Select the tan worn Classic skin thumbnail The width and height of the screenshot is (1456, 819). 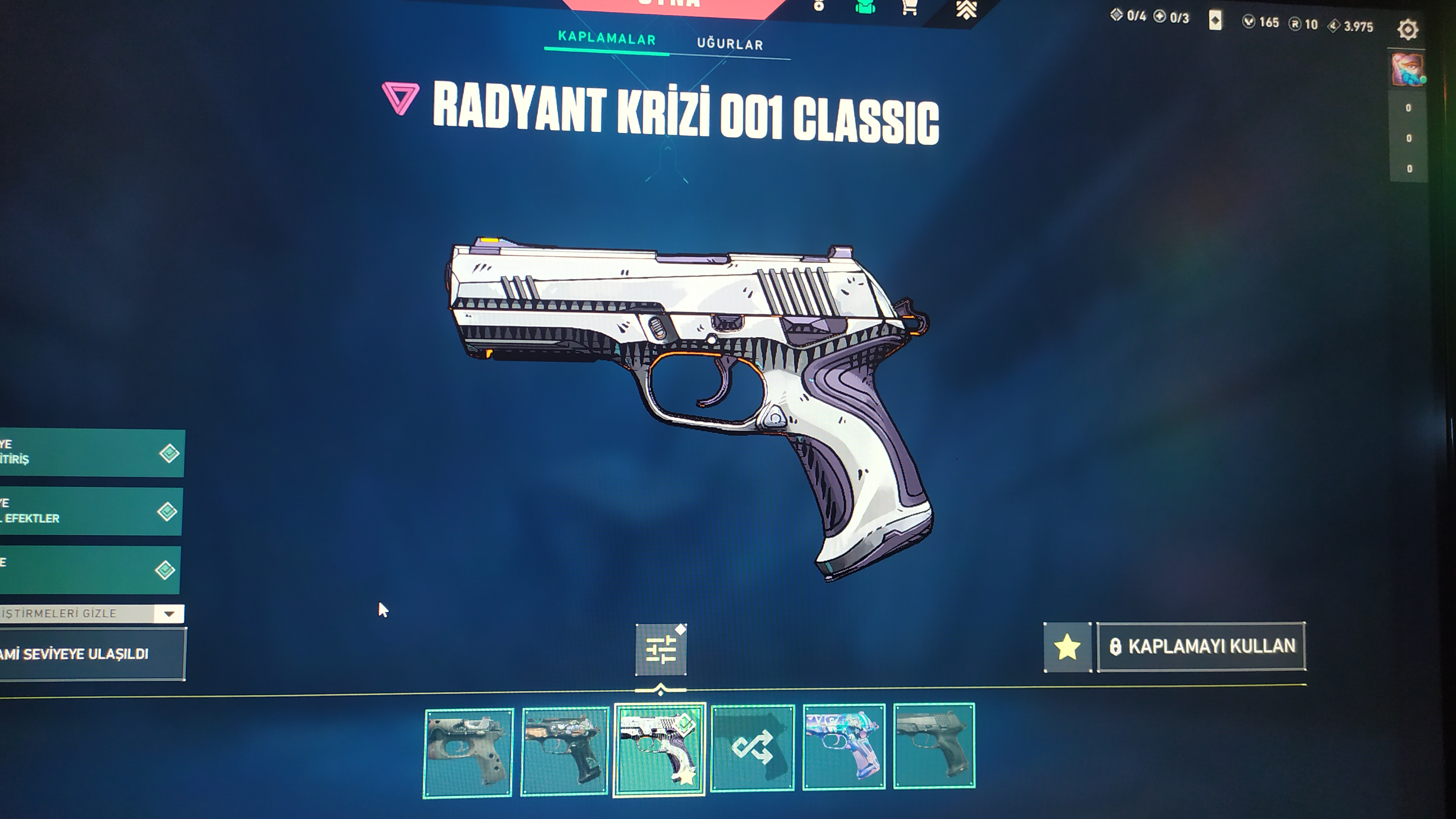pyautogui.click(x=468, y=752)
